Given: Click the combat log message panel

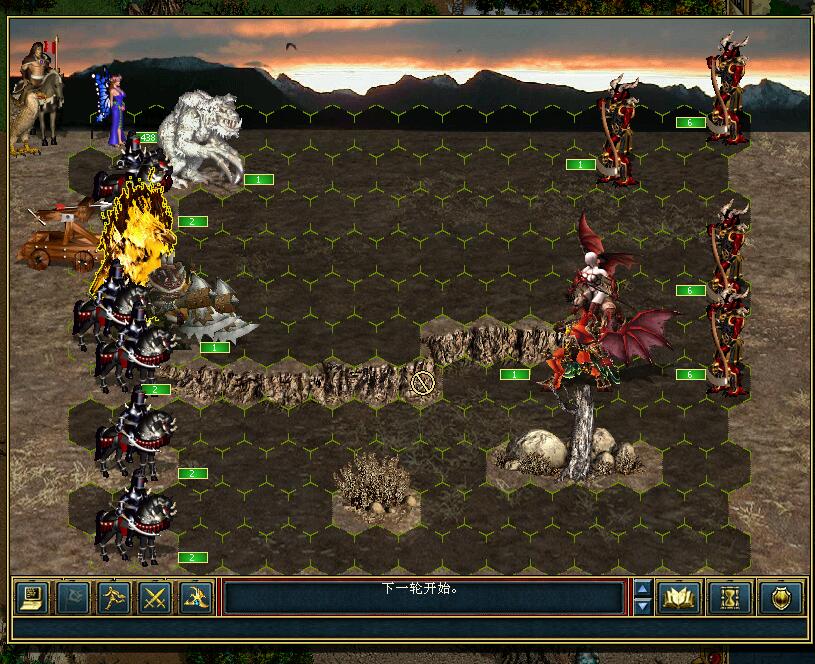Looking at the screenshot, I should coord(423,598).
